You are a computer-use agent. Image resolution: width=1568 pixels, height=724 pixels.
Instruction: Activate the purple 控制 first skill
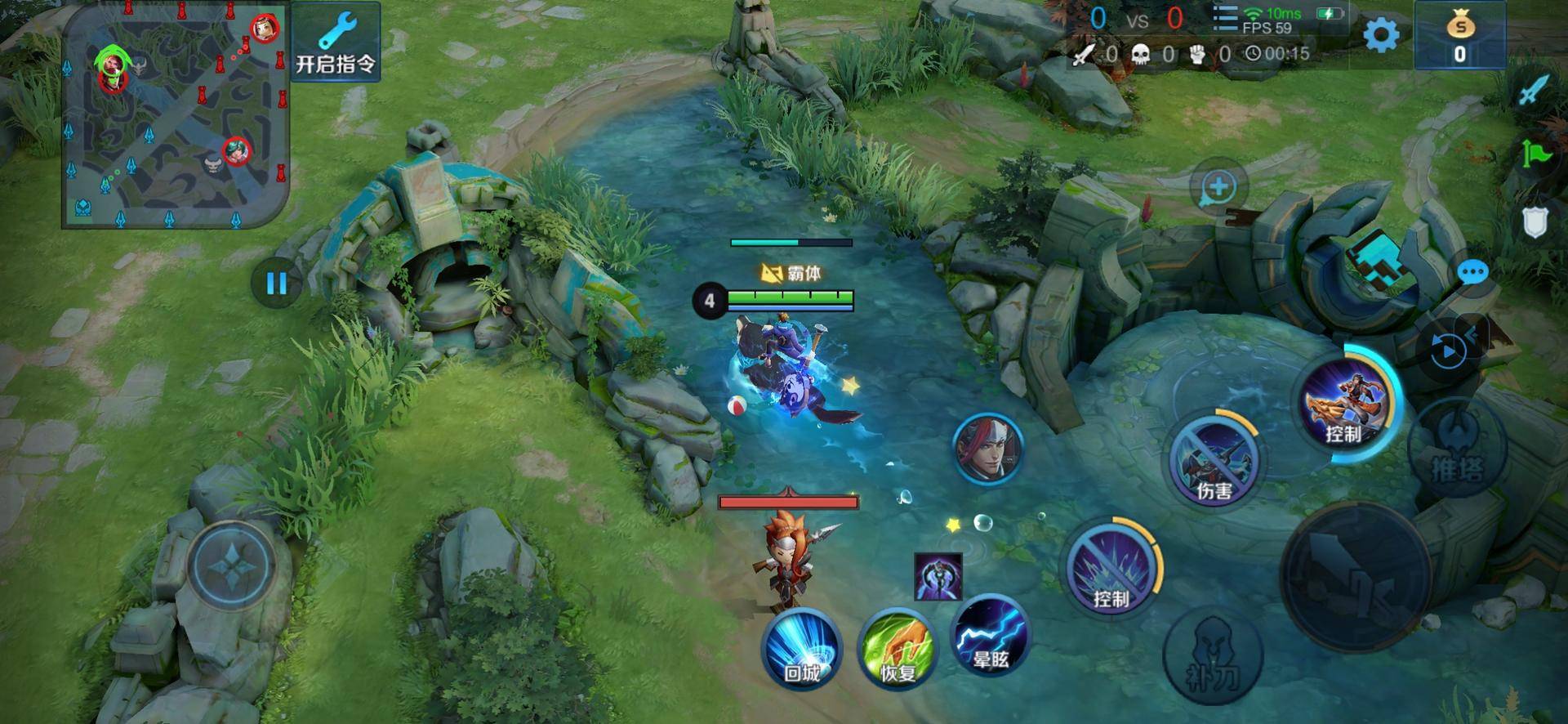(1111, 568)
